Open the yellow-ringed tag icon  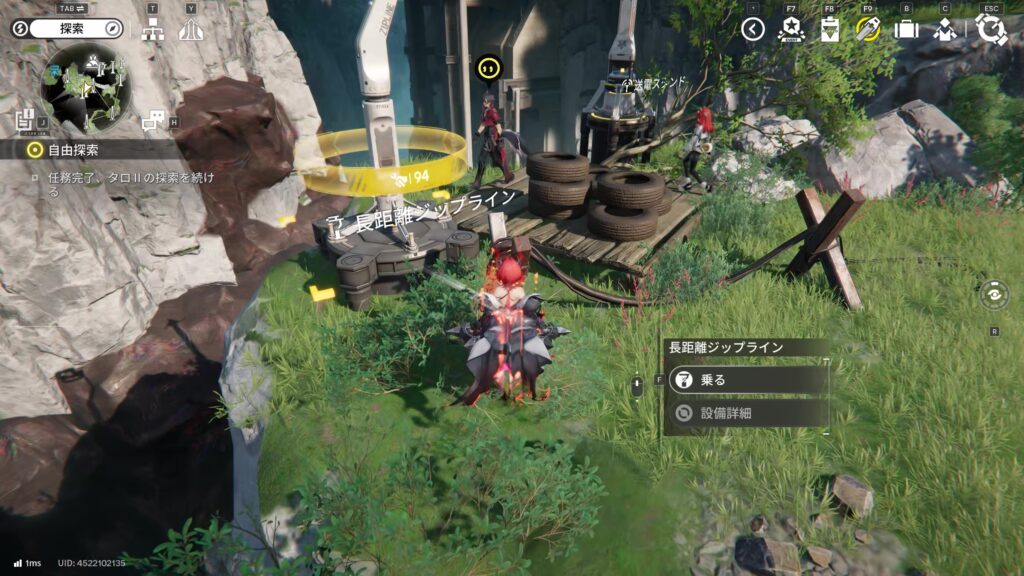(868, 29)
